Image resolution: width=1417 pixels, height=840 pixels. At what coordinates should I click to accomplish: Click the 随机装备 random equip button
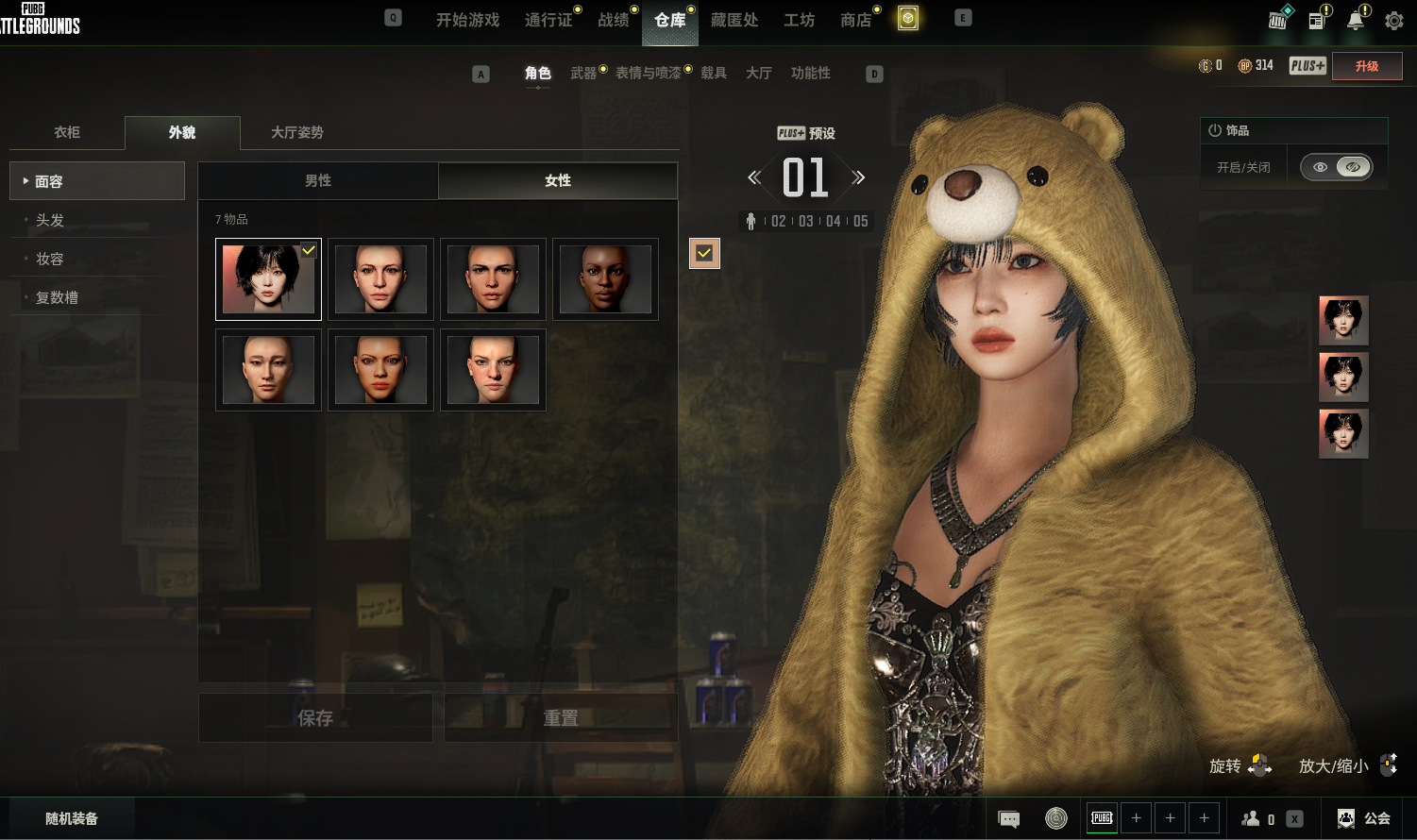[x=72, y=818]
